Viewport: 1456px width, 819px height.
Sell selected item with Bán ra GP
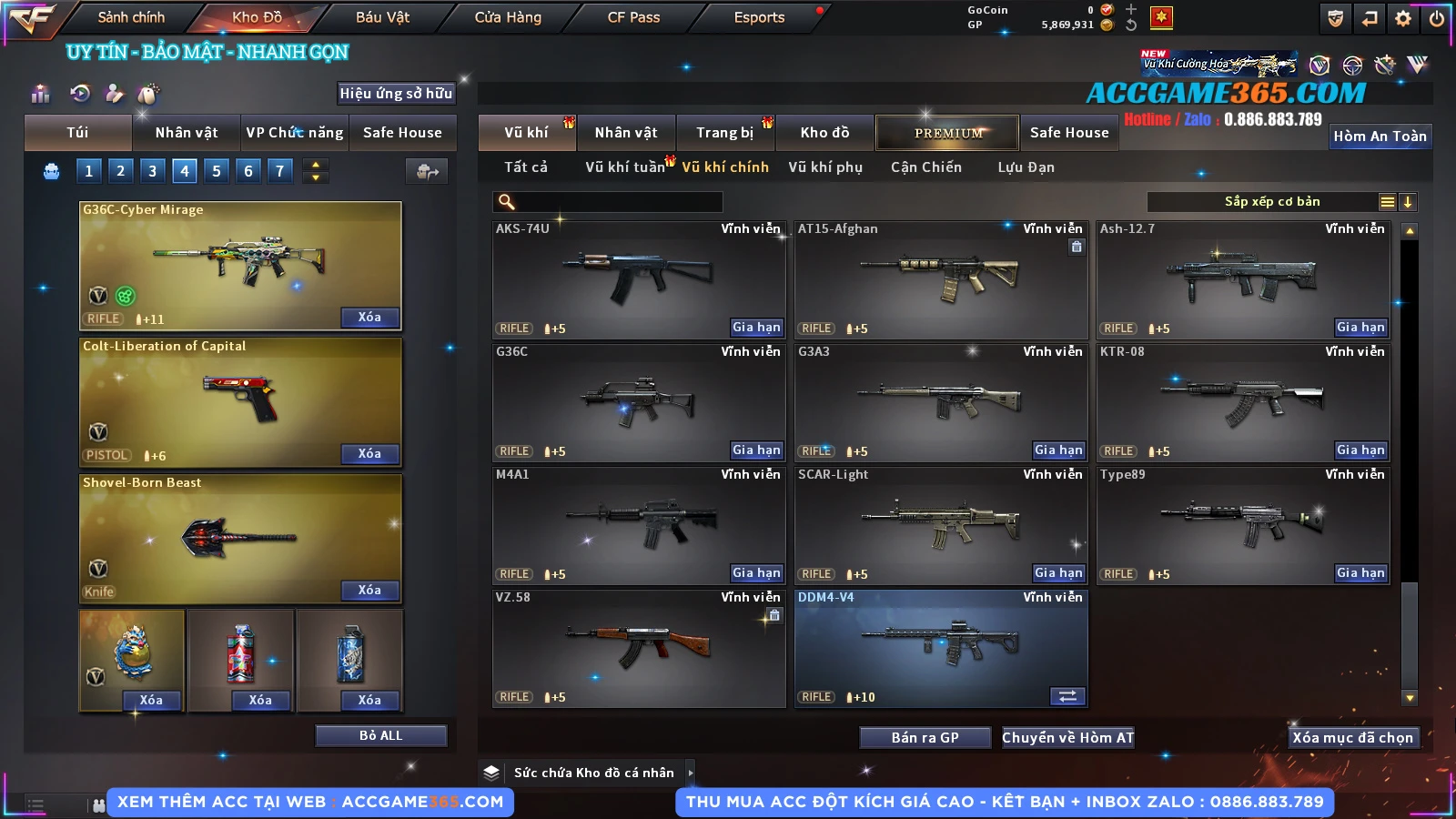pos(925,738)
